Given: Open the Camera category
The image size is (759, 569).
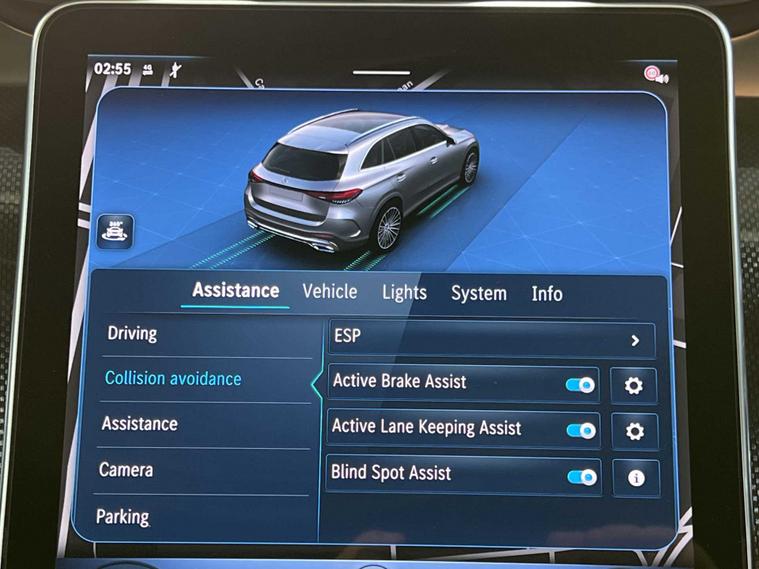Looking at the screenshot, I should pos(125,469).
